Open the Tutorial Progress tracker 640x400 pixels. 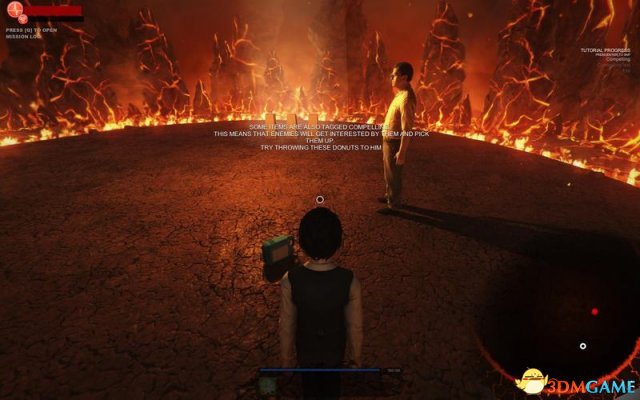[x=607, y=50]
